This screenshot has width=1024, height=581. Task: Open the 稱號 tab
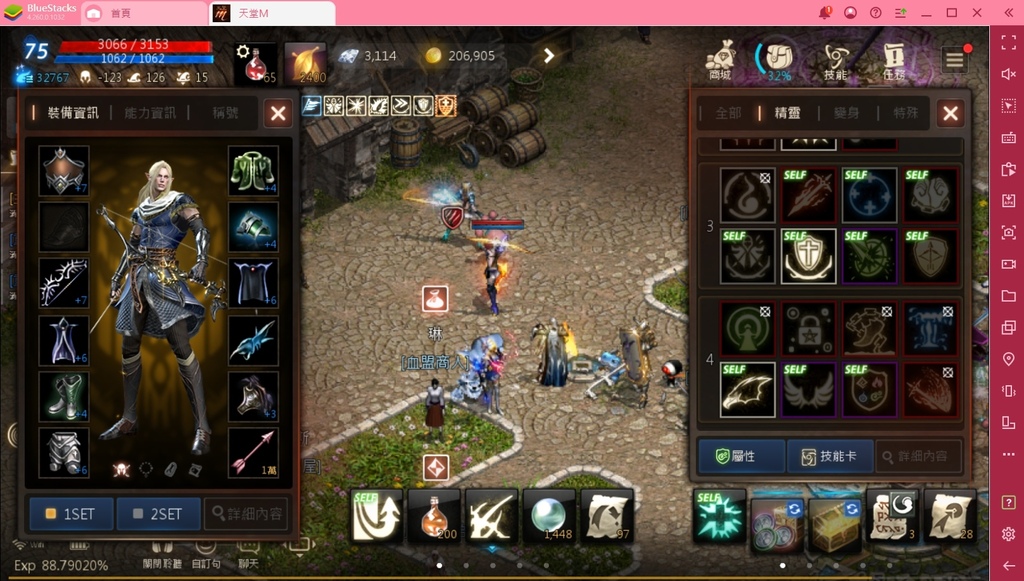225,113
